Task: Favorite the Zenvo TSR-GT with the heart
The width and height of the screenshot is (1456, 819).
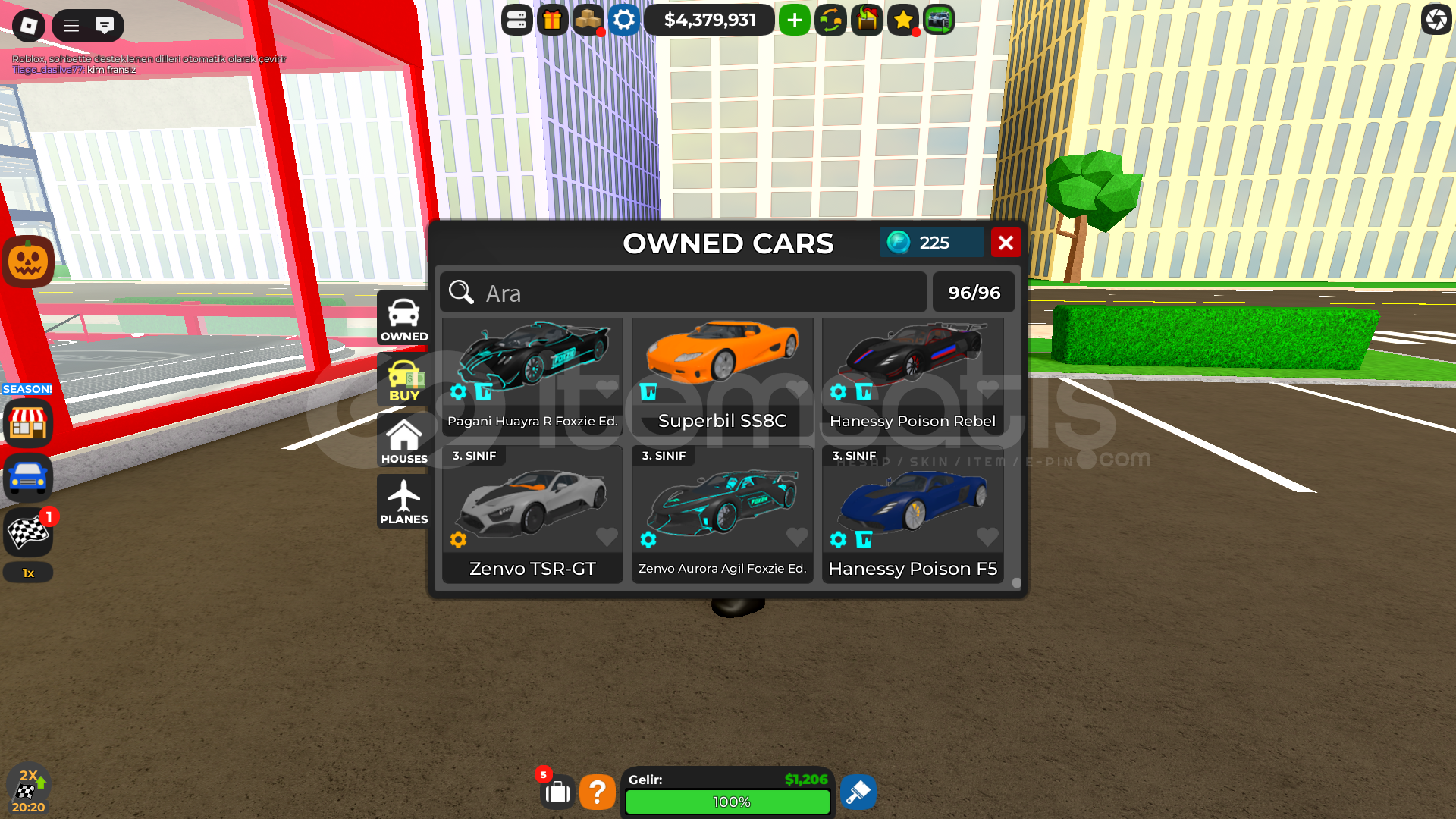Action: [x=607, y=537]
